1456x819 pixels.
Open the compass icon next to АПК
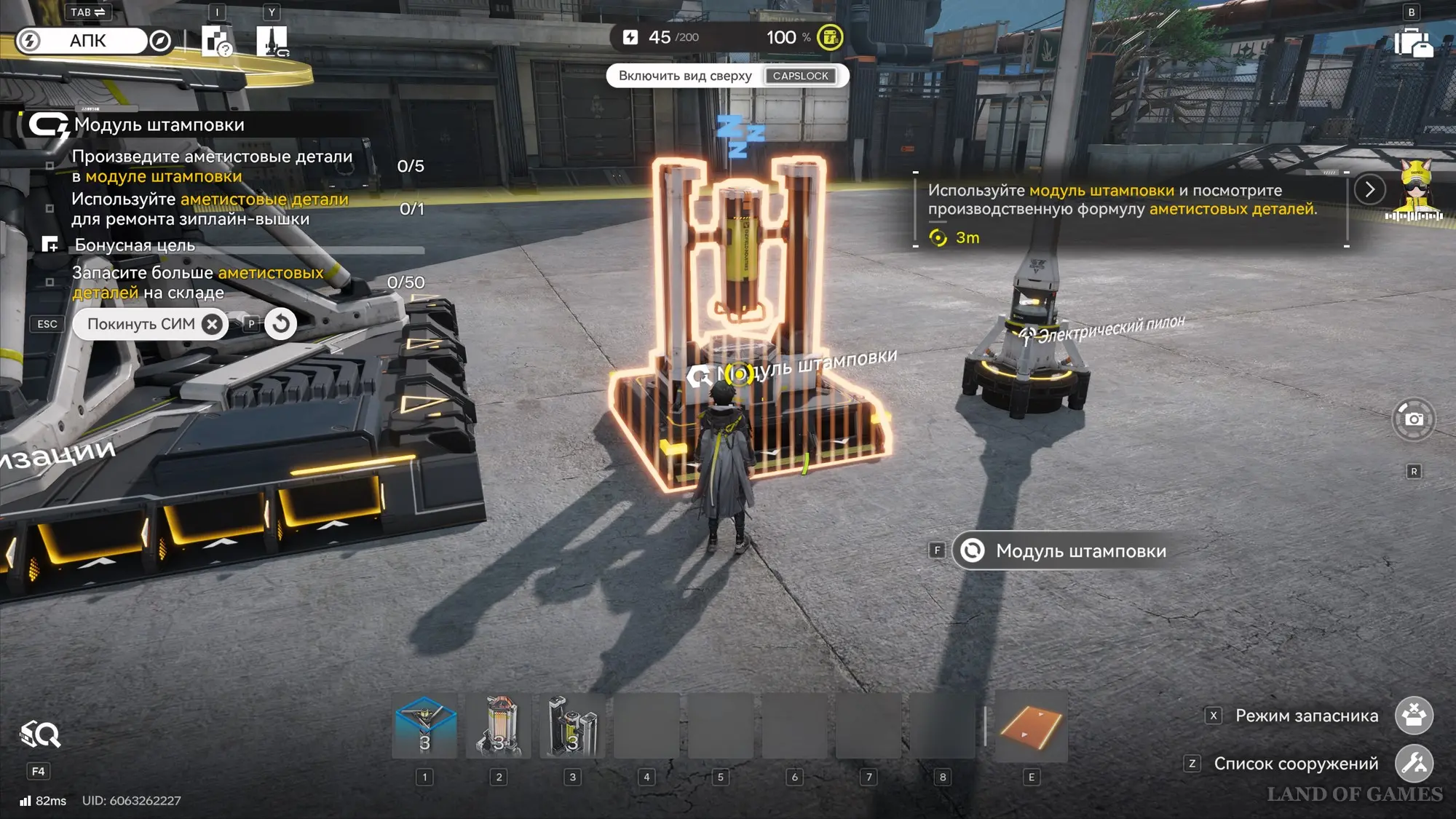[160, 41]
